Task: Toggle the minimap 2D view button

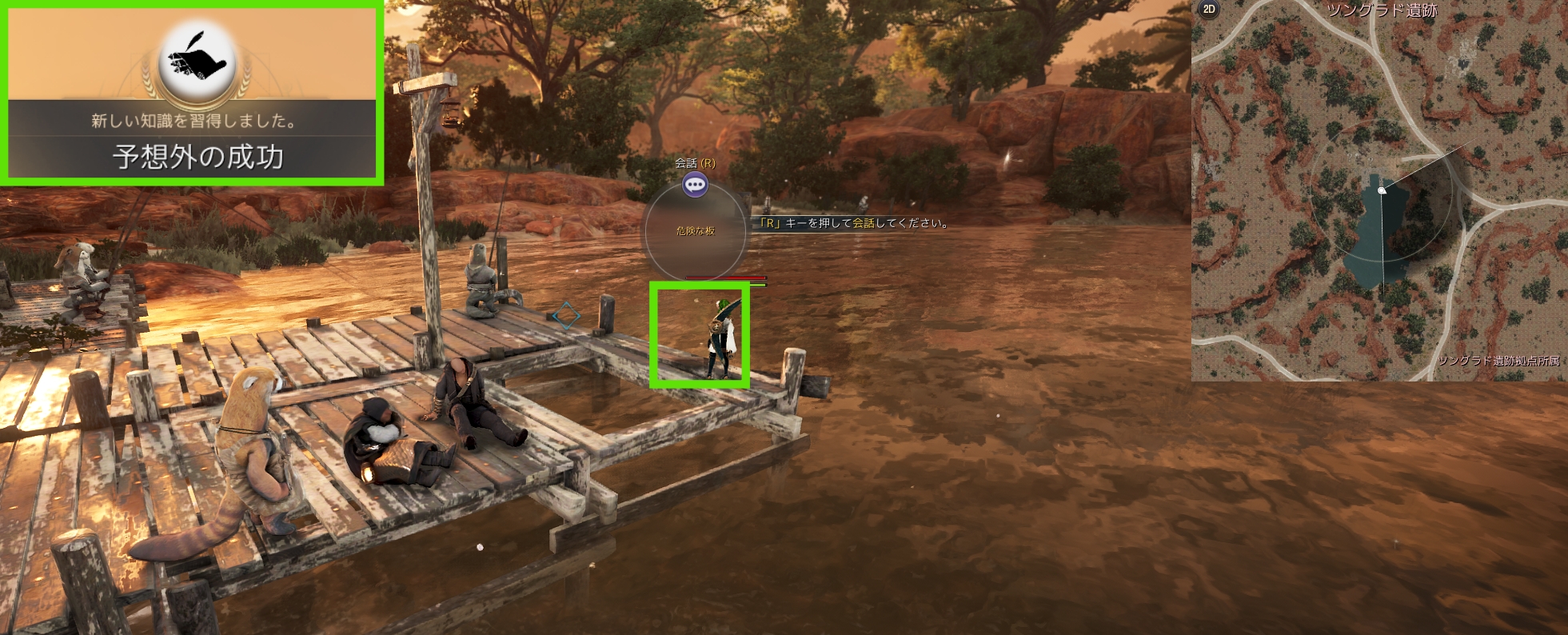Action: click(1208, 10)
